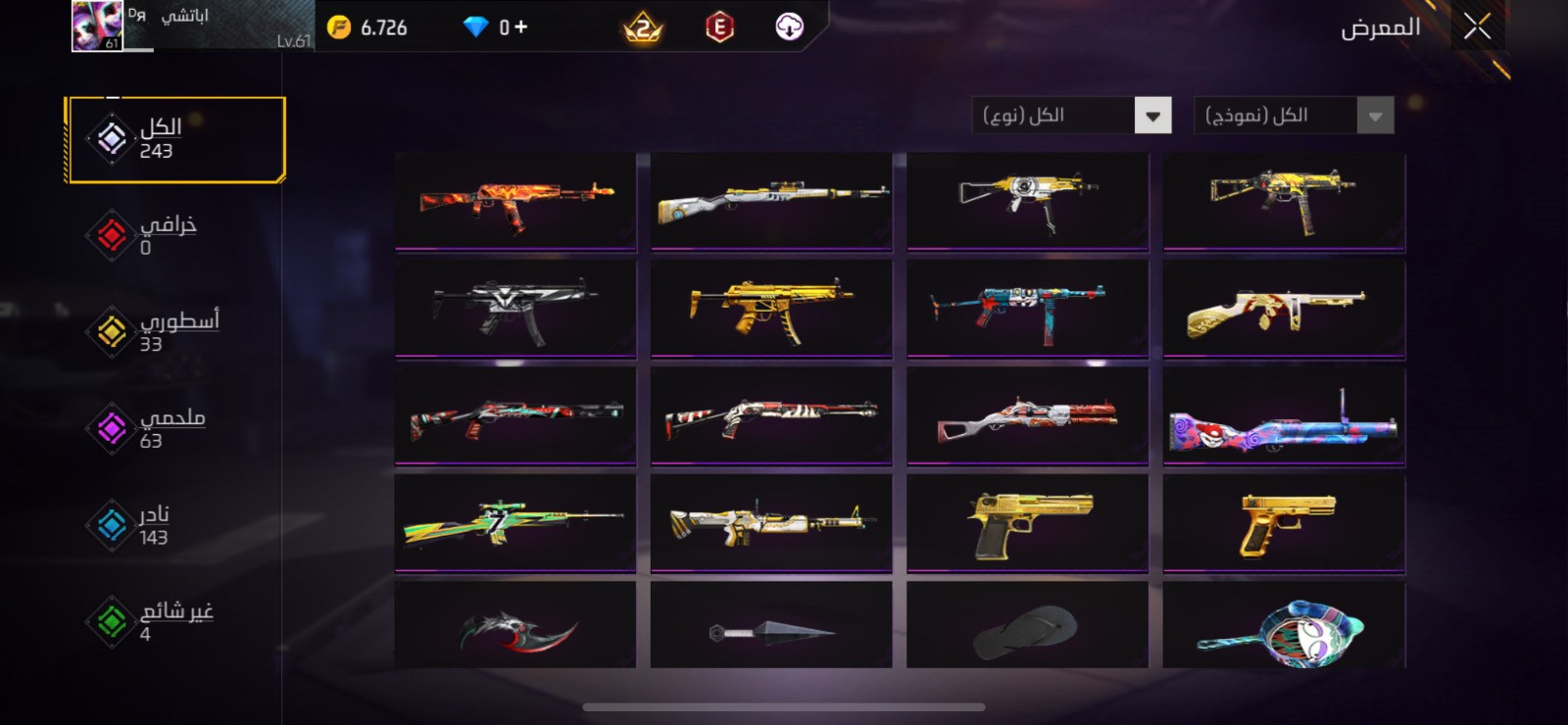The image size is (1568, 725).
Task: Pick the red scythe blade melee skin
Action: 515,628
